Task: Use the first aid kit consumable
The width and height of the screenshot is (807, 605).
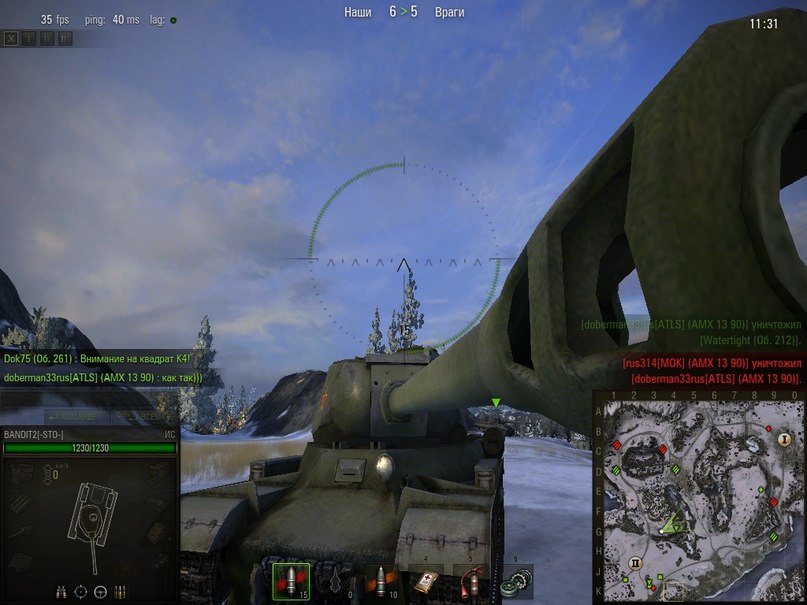Action: click(426, 579)
